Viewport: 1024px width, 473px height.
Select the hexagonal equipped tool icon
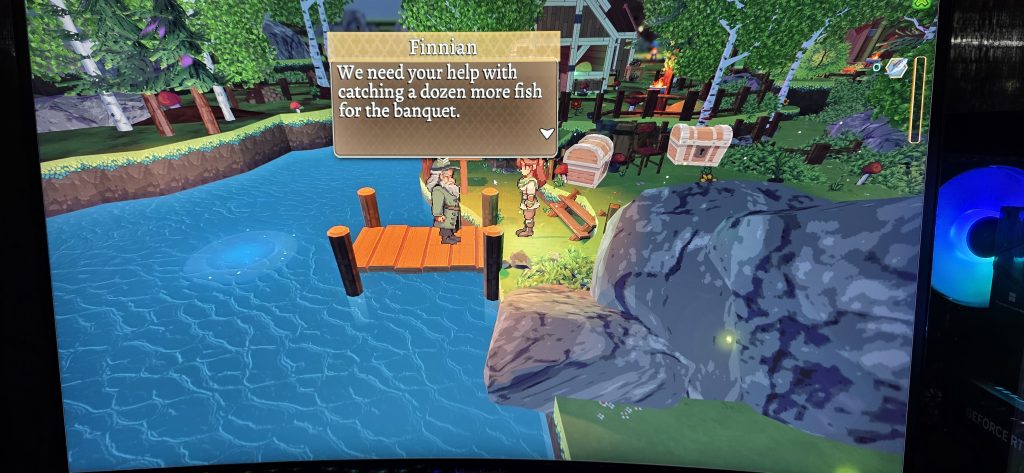click(x=897, y=67)
